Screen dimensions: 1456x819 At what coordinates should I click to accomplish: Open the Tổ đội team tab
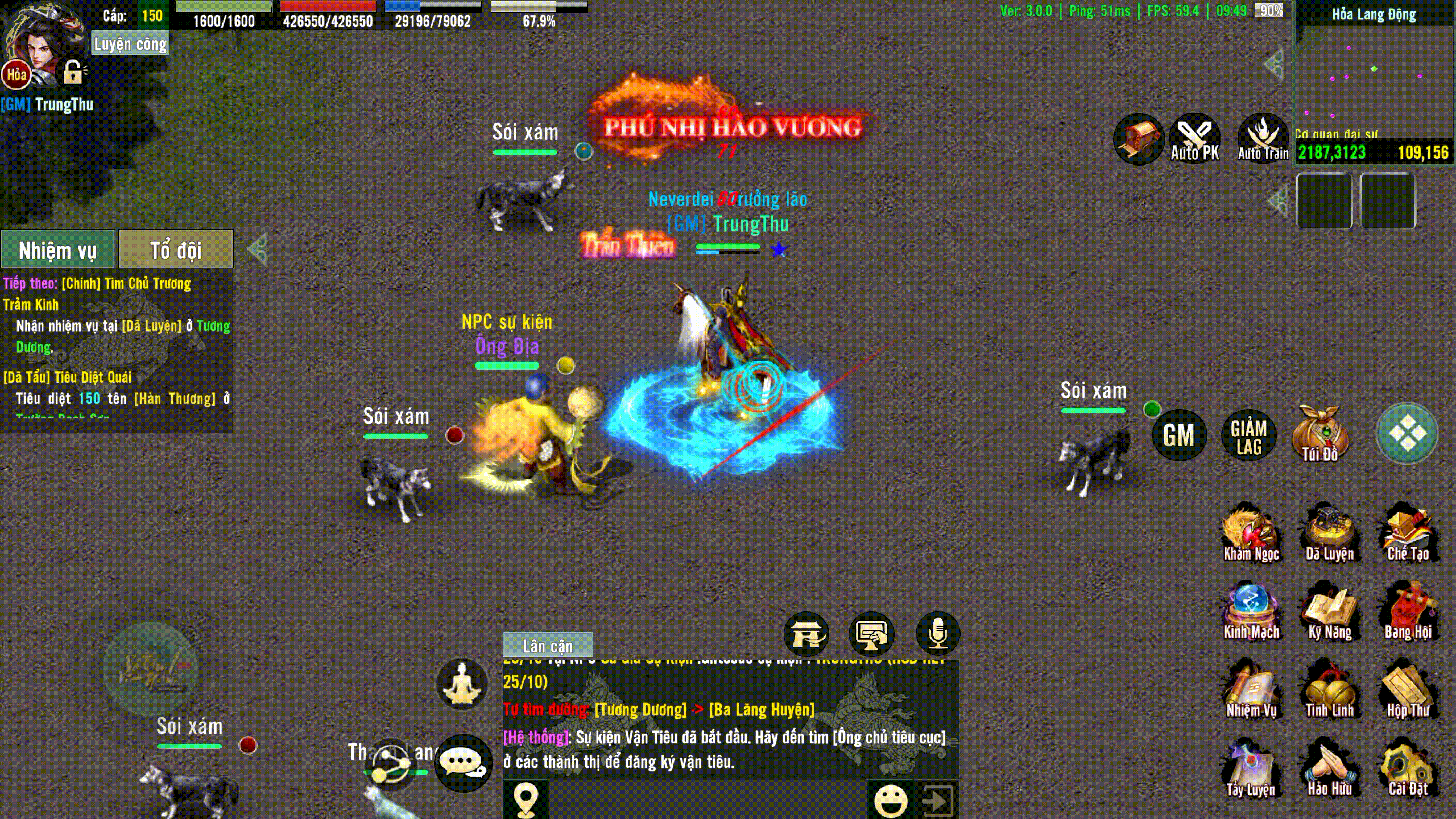[176, 249]
